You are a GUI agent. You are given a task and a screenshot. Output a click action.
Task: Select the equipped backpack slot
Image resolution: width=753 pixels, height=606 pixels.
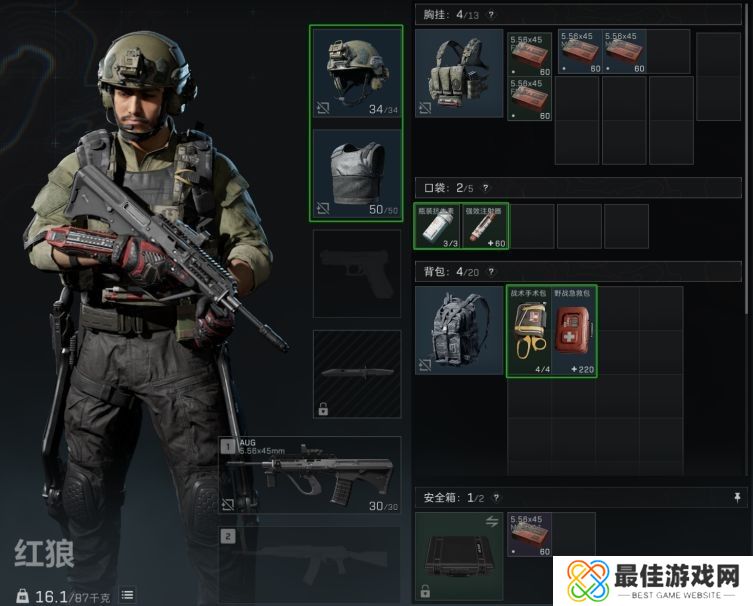click(459, 330)
